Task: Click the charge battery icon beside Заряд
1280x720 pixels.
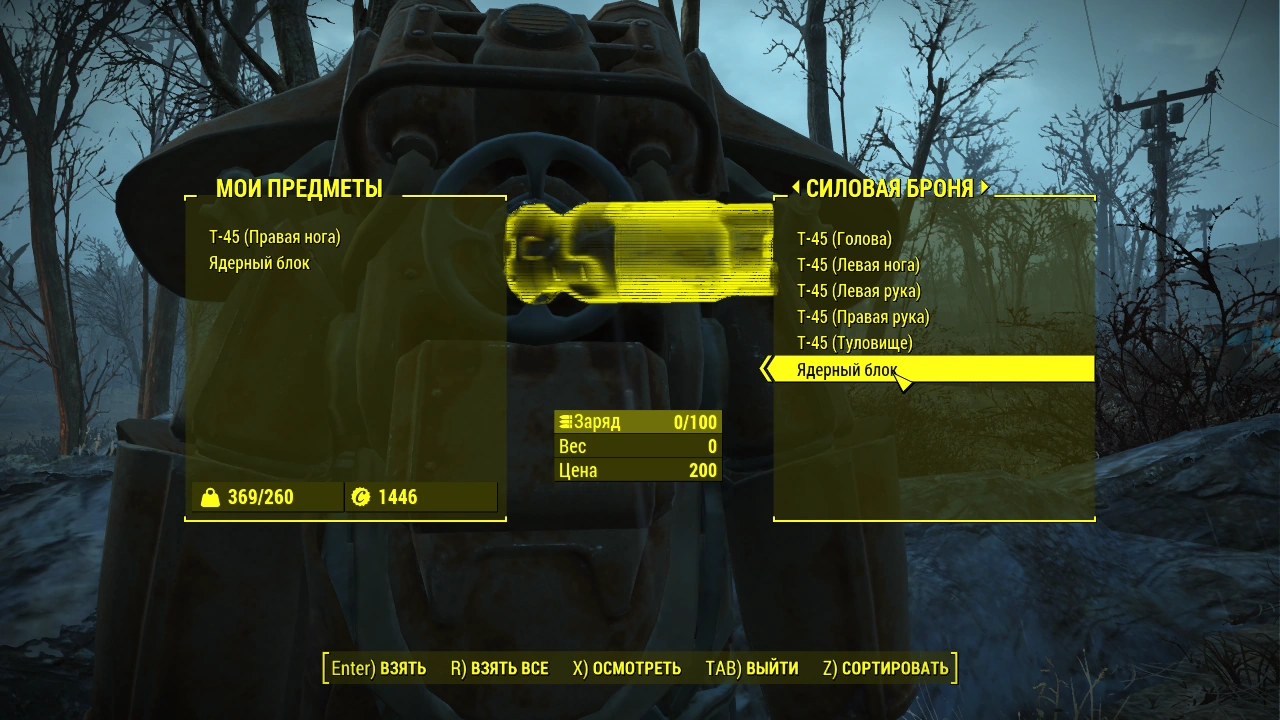Action: (x=567, y=421)
